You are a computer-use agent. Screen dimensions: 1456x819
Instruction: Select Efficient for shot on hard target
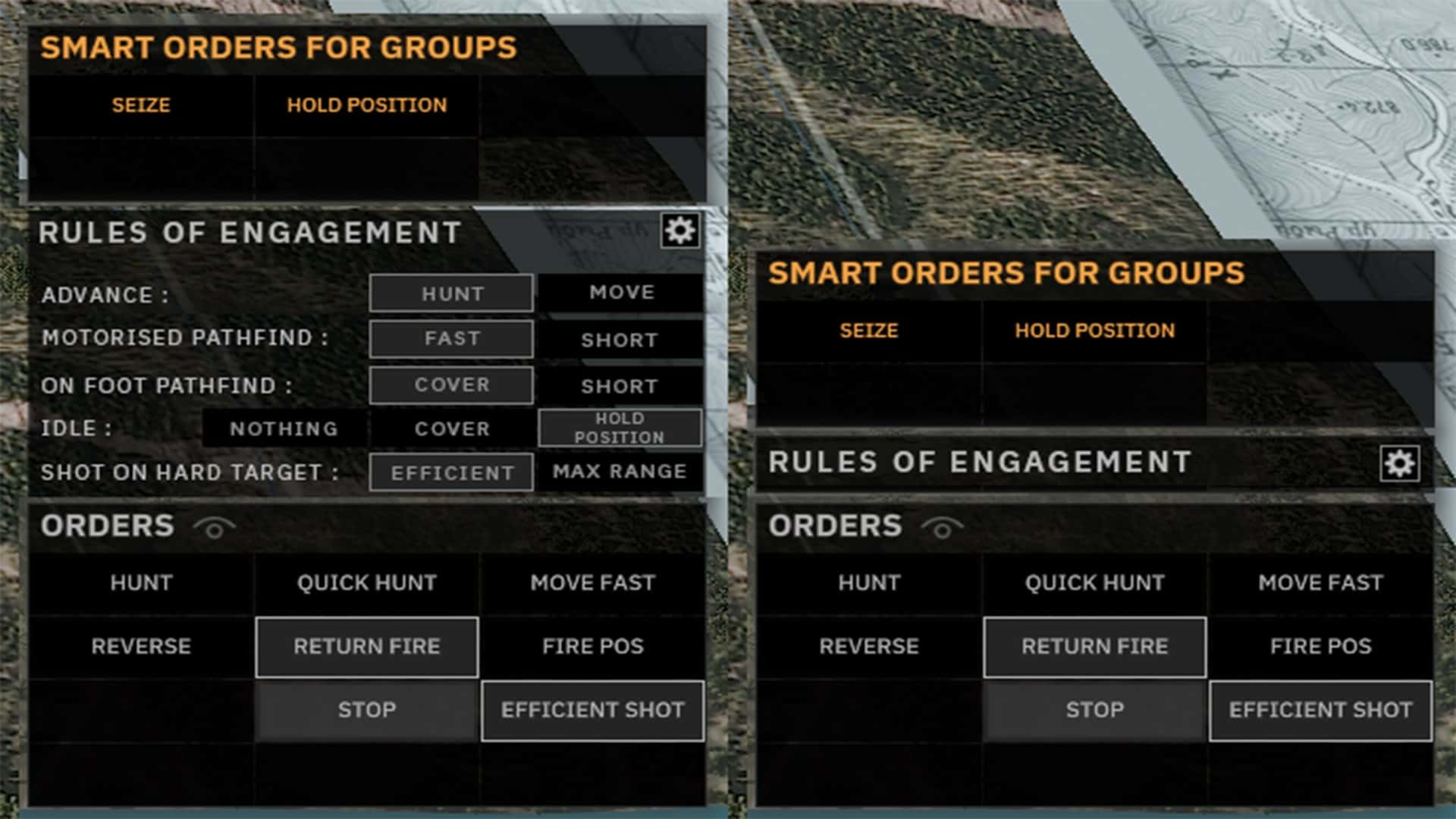pyautogui.click(x=450, y=472)
